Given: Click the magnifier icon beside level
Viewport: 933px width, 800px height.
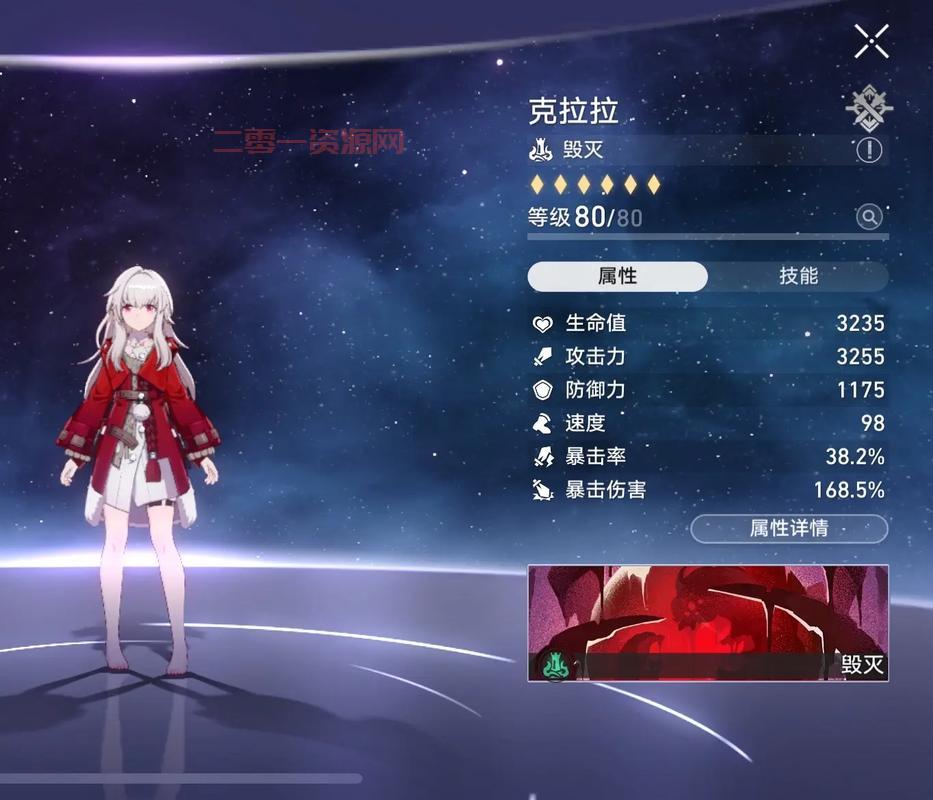Looking at the screenshot, I should pos(869,216).
